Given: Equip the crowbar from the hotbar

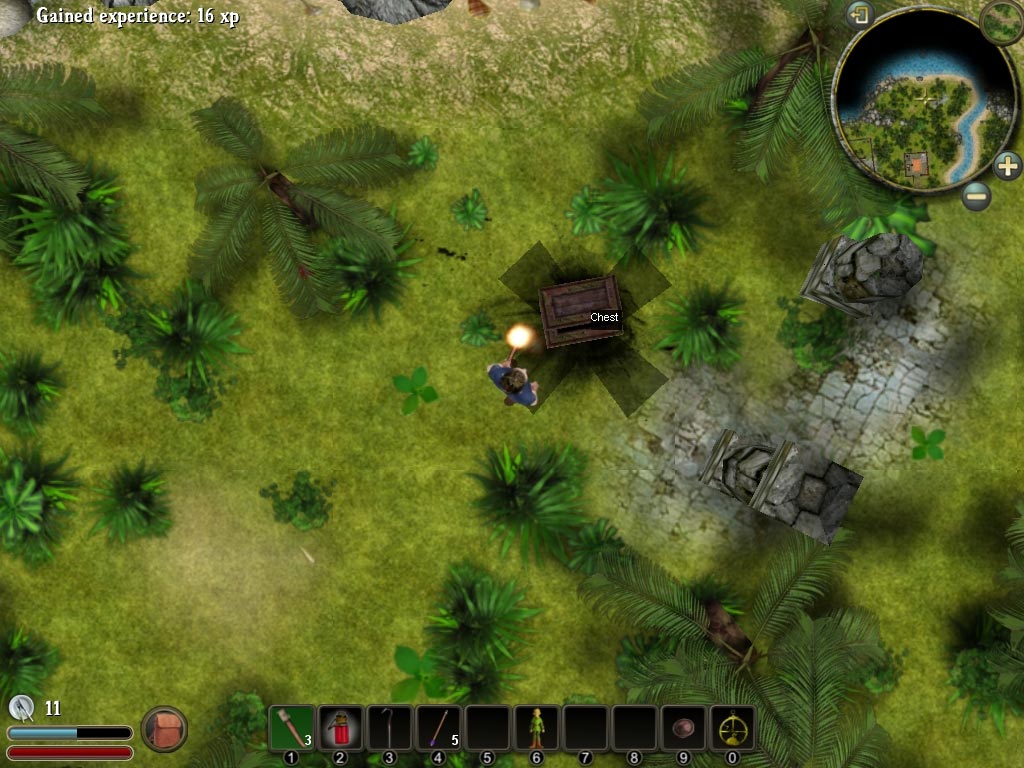Looking at the screenshot, I should (389, 728).
